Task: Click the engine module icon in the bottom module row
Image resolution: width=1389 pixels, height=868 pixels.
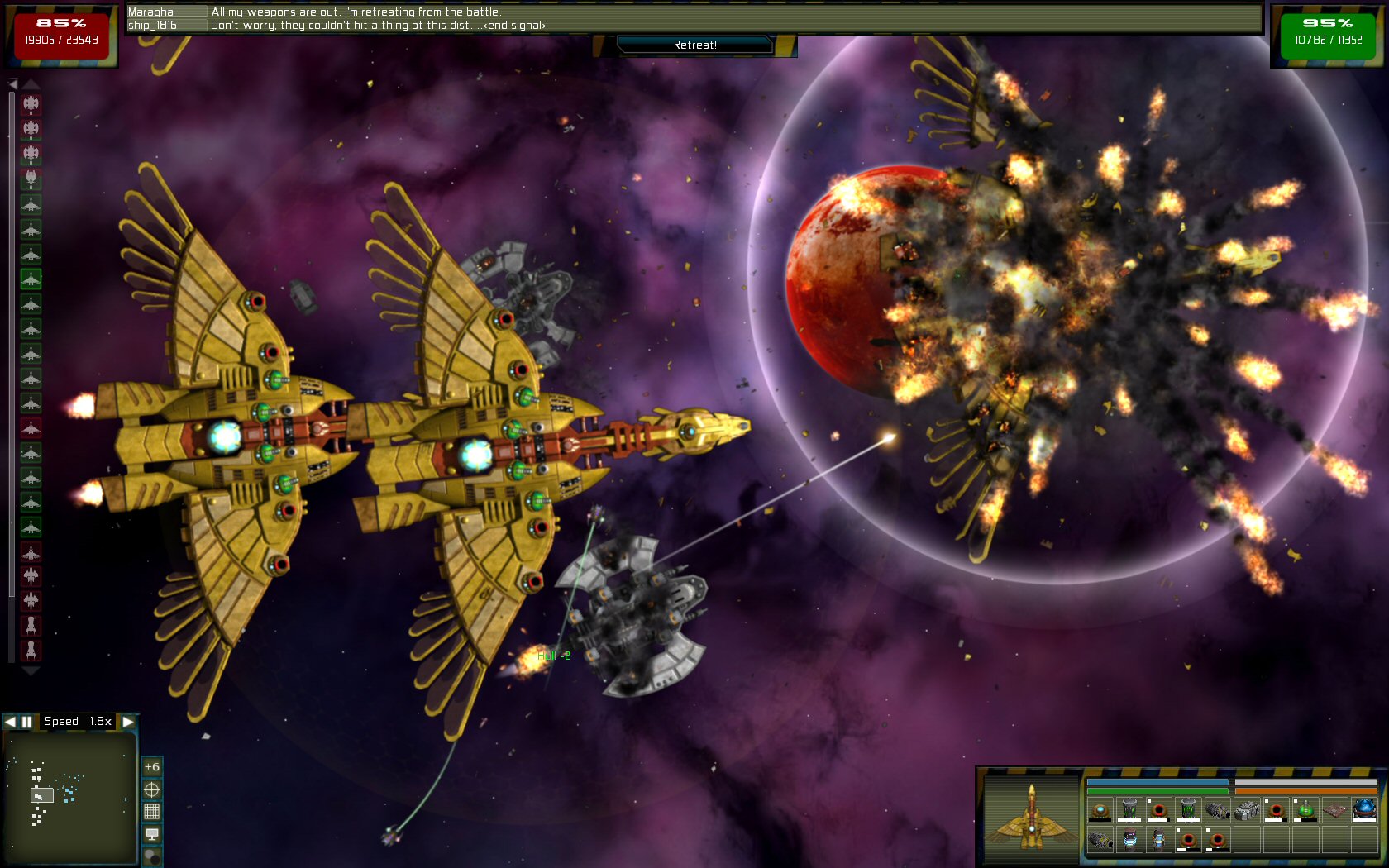Action: (1099, 841)
